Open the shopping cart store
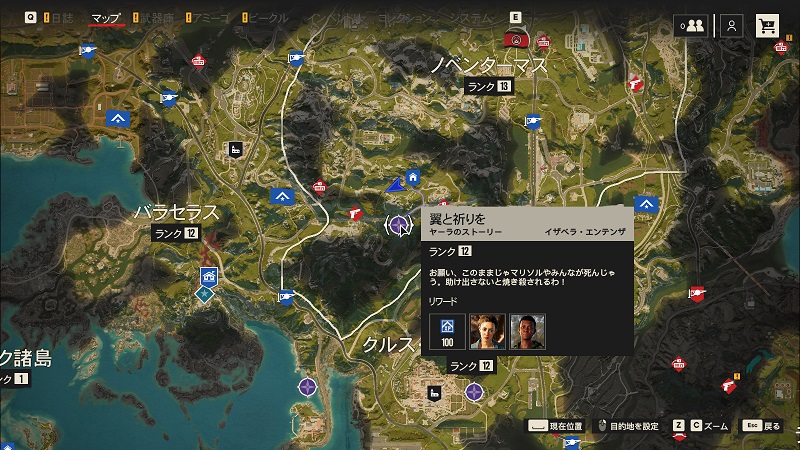 pos(768,26)
